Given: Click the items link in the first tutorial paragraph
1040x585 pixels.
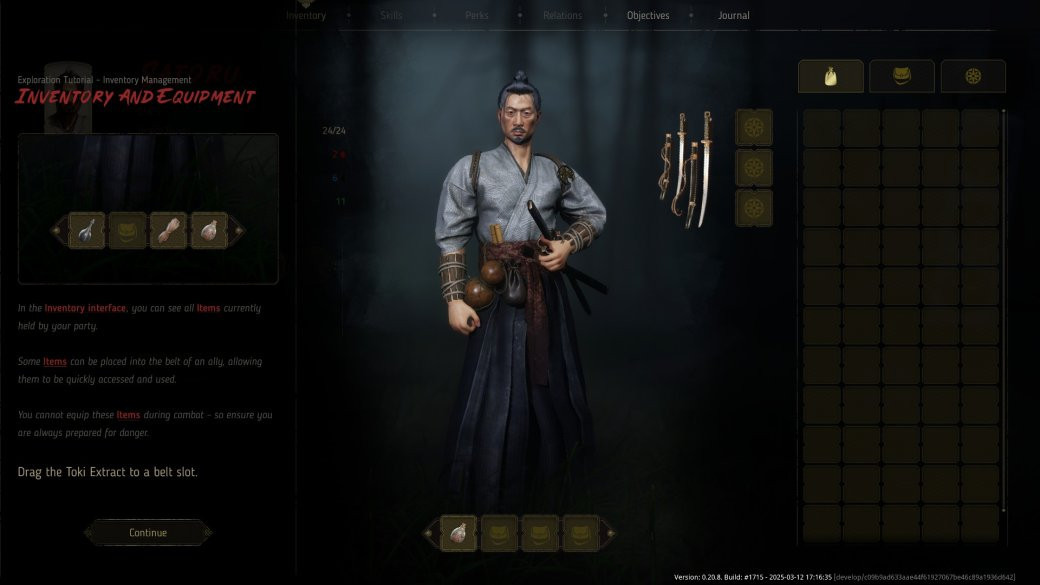Looking at the screenshot, I should pos(209,309).
